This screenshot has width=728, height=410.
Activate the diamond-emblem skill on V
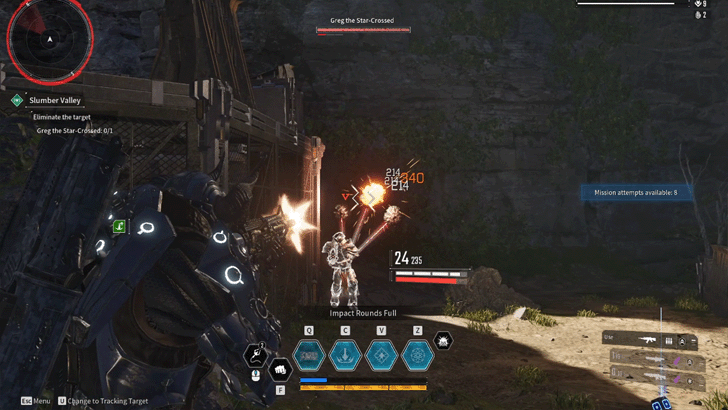381,354
